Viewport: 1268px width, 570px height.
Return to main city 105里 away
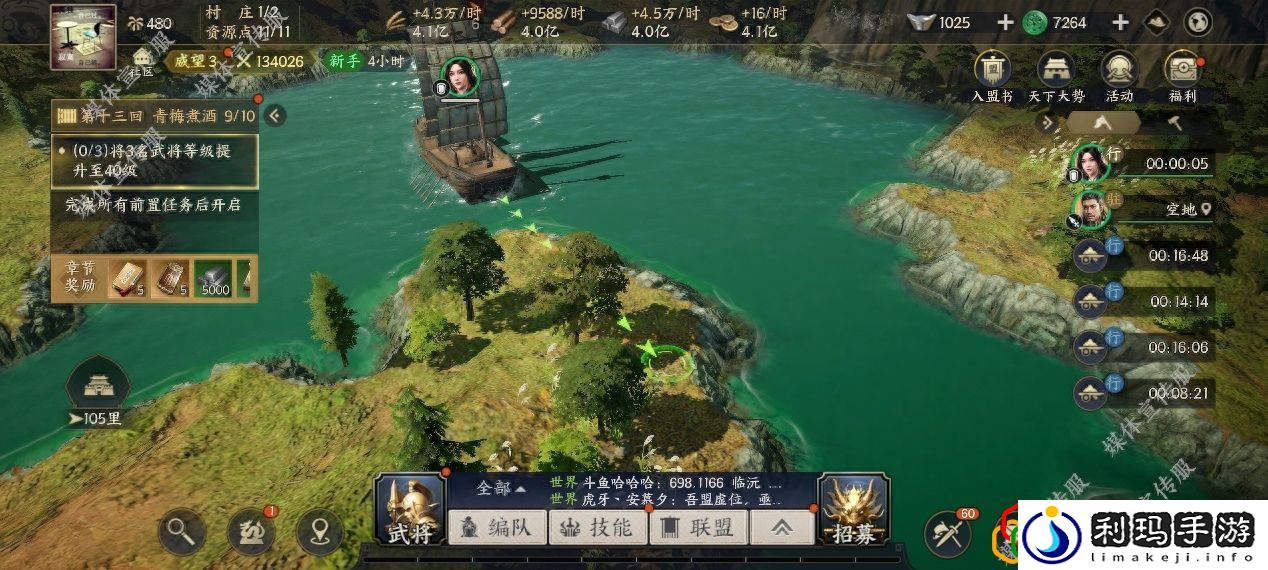97,391
